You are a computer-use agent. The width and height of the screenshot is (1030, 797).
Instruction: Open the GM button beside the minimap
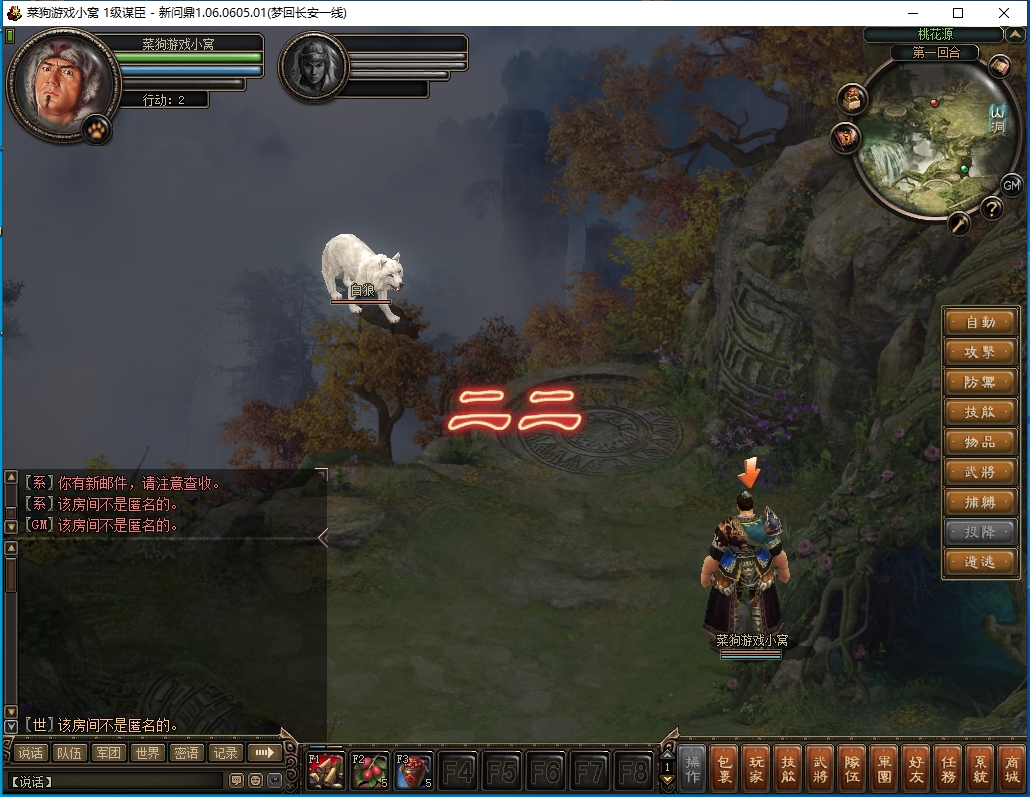[x=1011, y=185]
